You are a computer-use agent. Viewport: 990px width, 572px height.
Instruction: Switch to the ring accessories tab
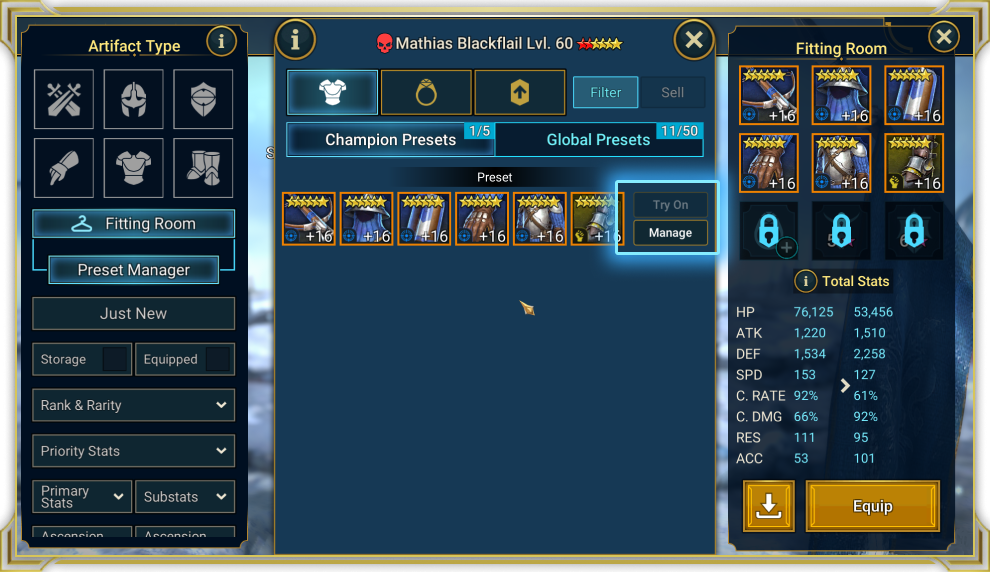(x=425, y=93)
